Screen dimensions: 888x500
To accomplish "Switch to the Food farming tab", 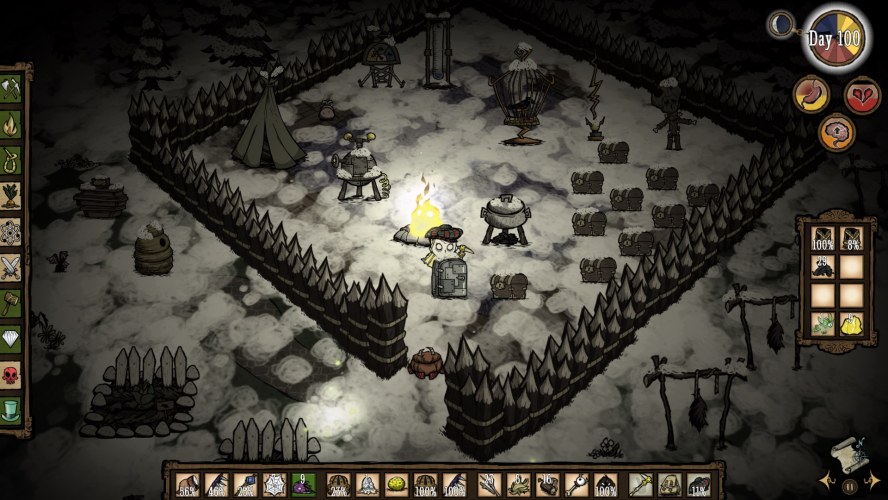I will (11, 194).
